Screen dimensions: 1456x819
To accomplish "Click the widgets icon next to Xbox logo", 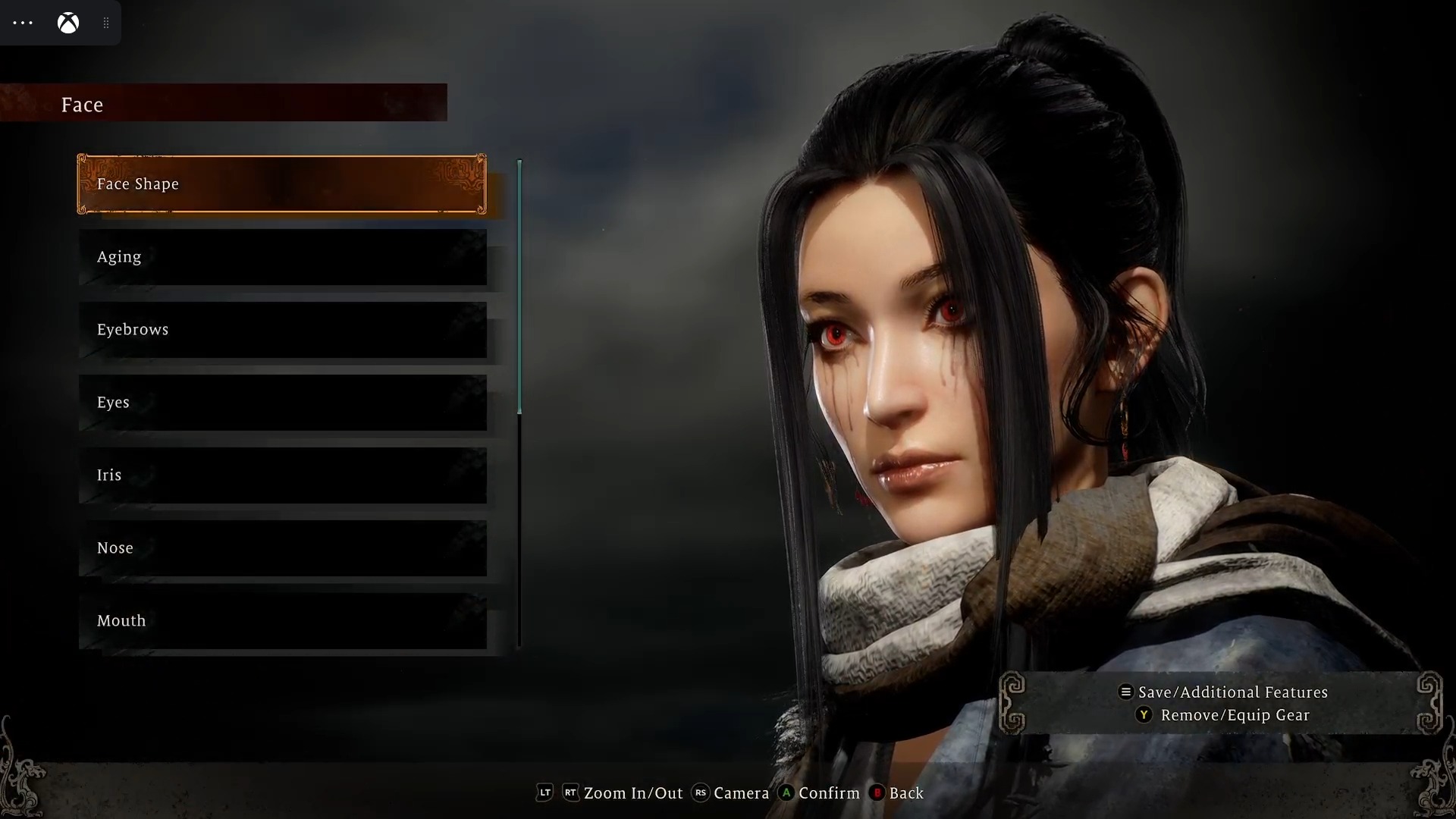I will tap(106, 23).
